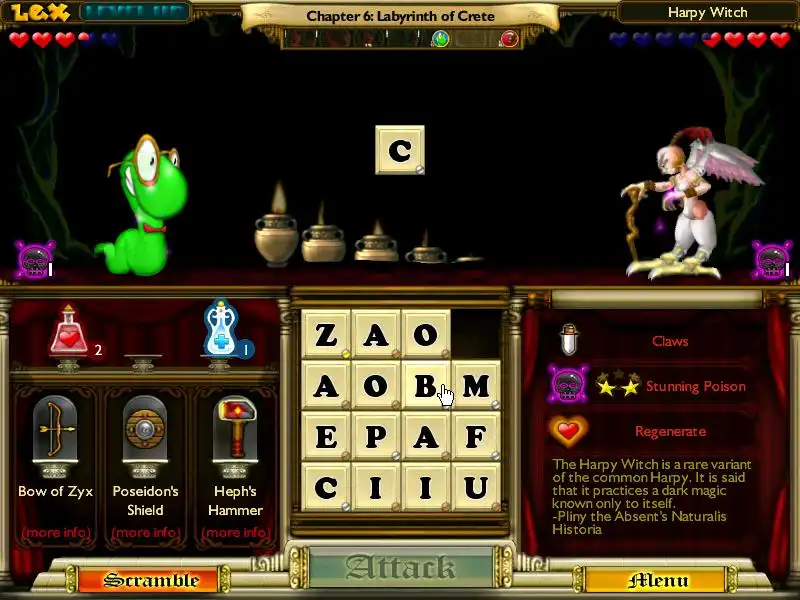The image size is (800, 600).
Task: Show more info for Poseidon's Shield
Action: coord(146,532)
